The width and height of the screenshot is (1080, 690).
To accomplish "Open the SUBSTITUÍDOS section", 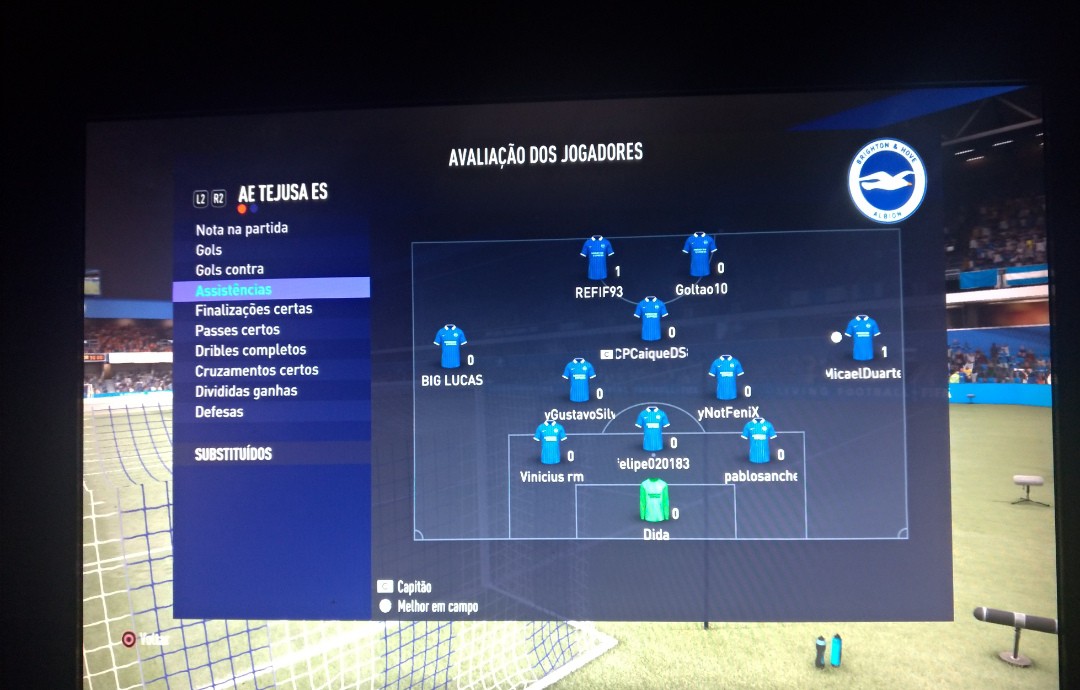I will (x=233, y=454).
